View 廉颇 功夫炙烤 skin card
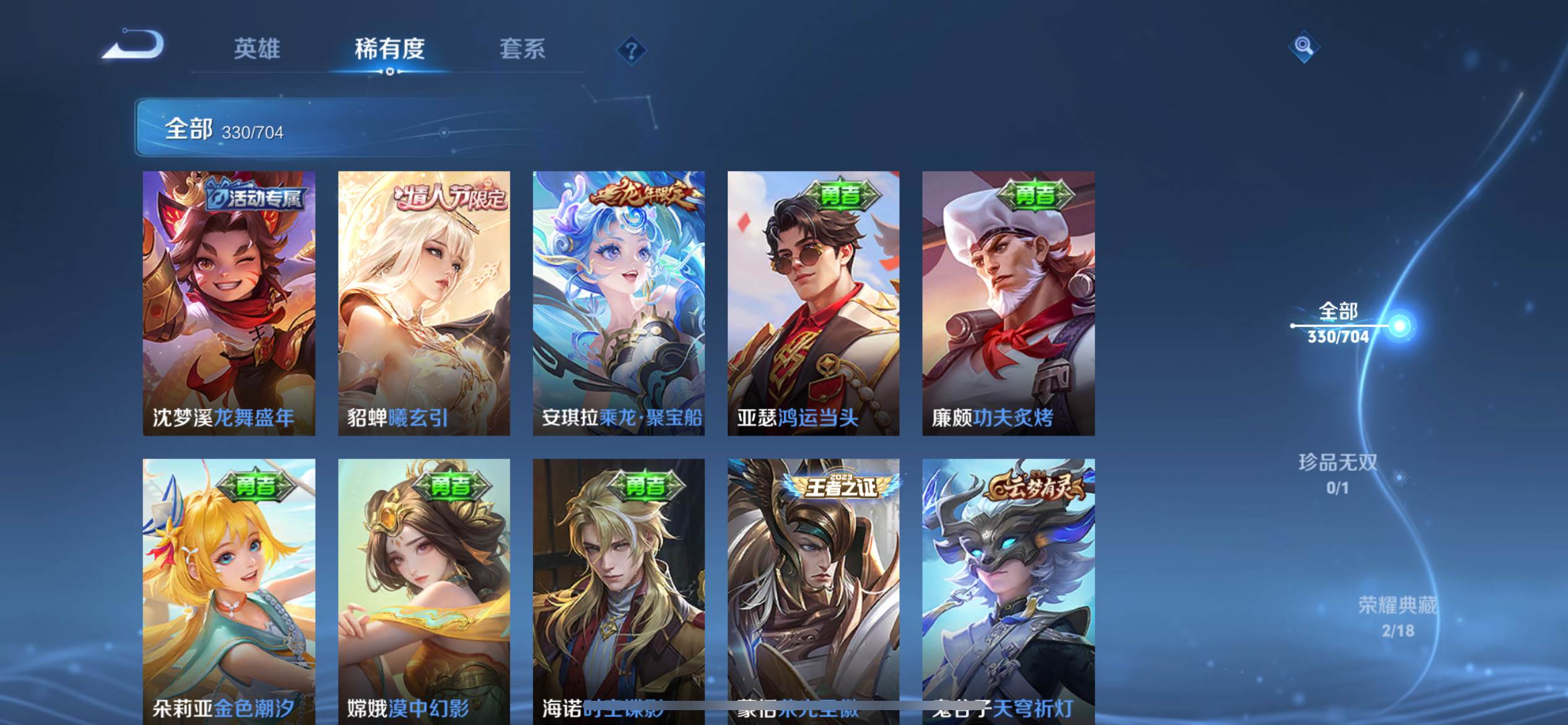Screen dimensions: 1568x725 (x=1008, y=303)
